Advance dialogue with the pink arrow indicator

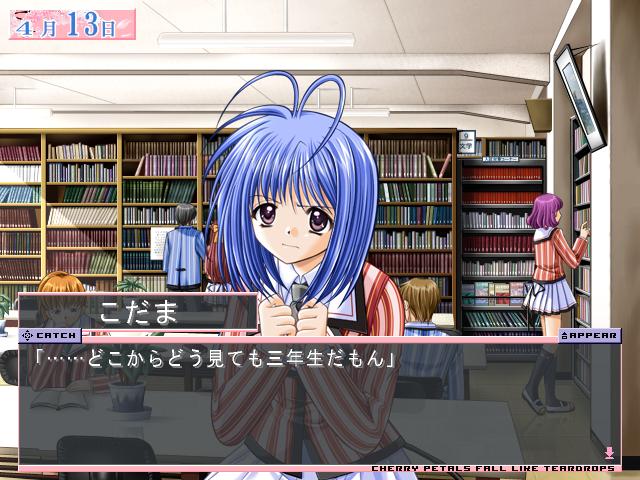click(609, 453)
